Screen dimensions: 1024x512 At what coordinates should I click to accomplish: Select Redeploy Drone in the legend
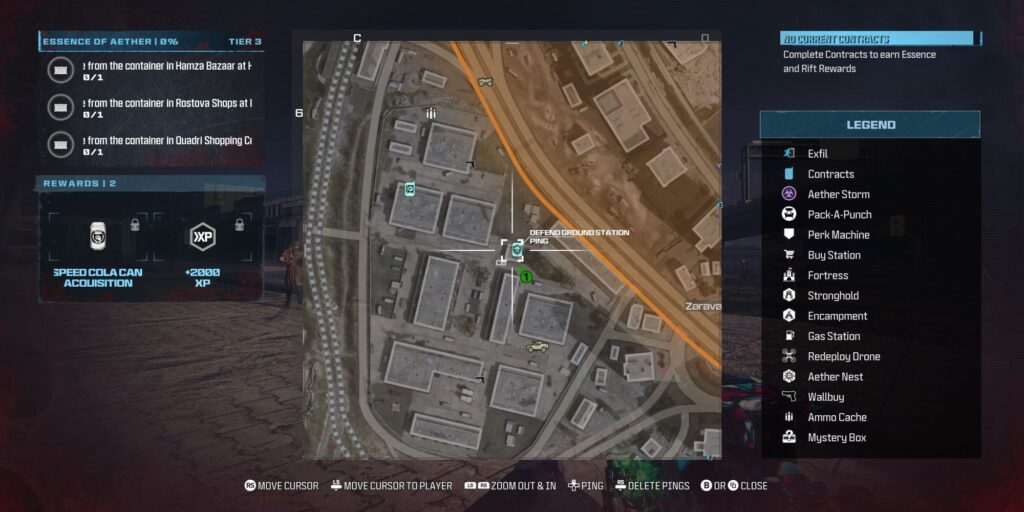pyautogui.click(x=843, y=356)
